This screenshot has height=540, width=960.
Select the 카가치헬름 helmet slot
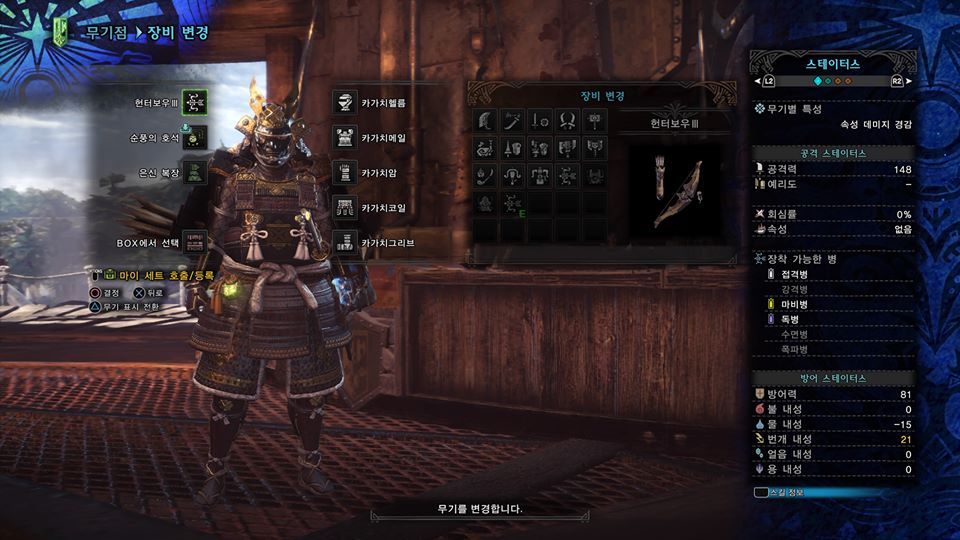(x=345, y=102)
